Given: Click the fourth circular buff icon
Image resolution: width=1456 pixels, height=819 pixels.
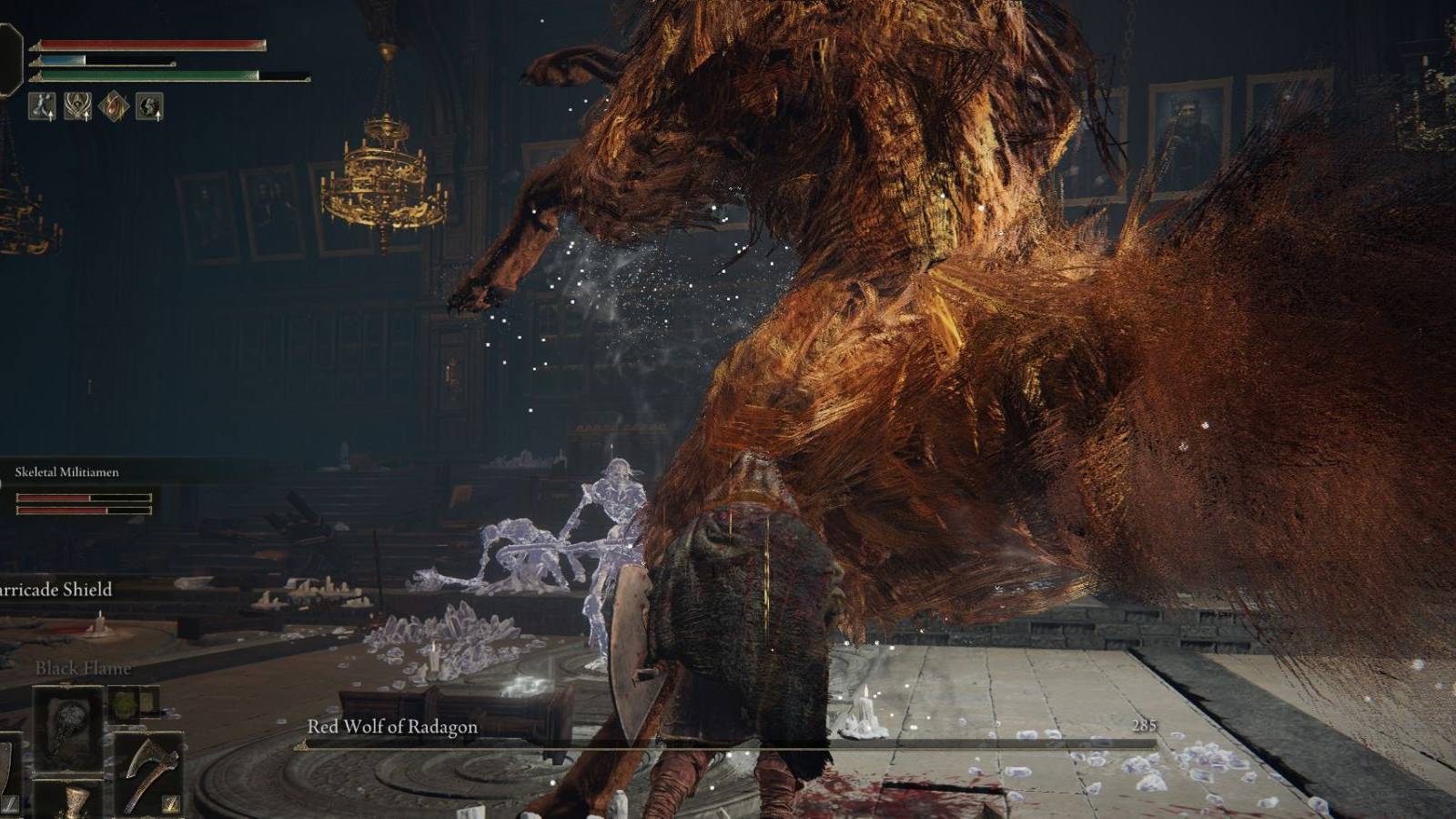Looking at the screenshot, I should tap(149, 105).
